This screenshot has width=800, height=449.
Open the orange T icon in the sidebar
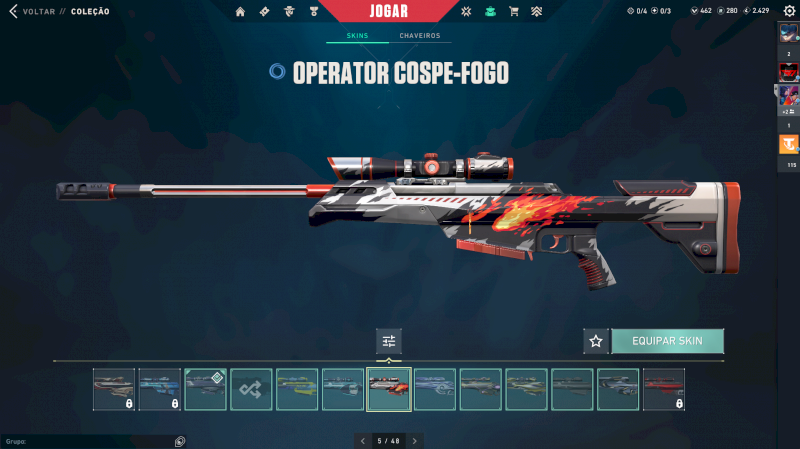(789, 144)
